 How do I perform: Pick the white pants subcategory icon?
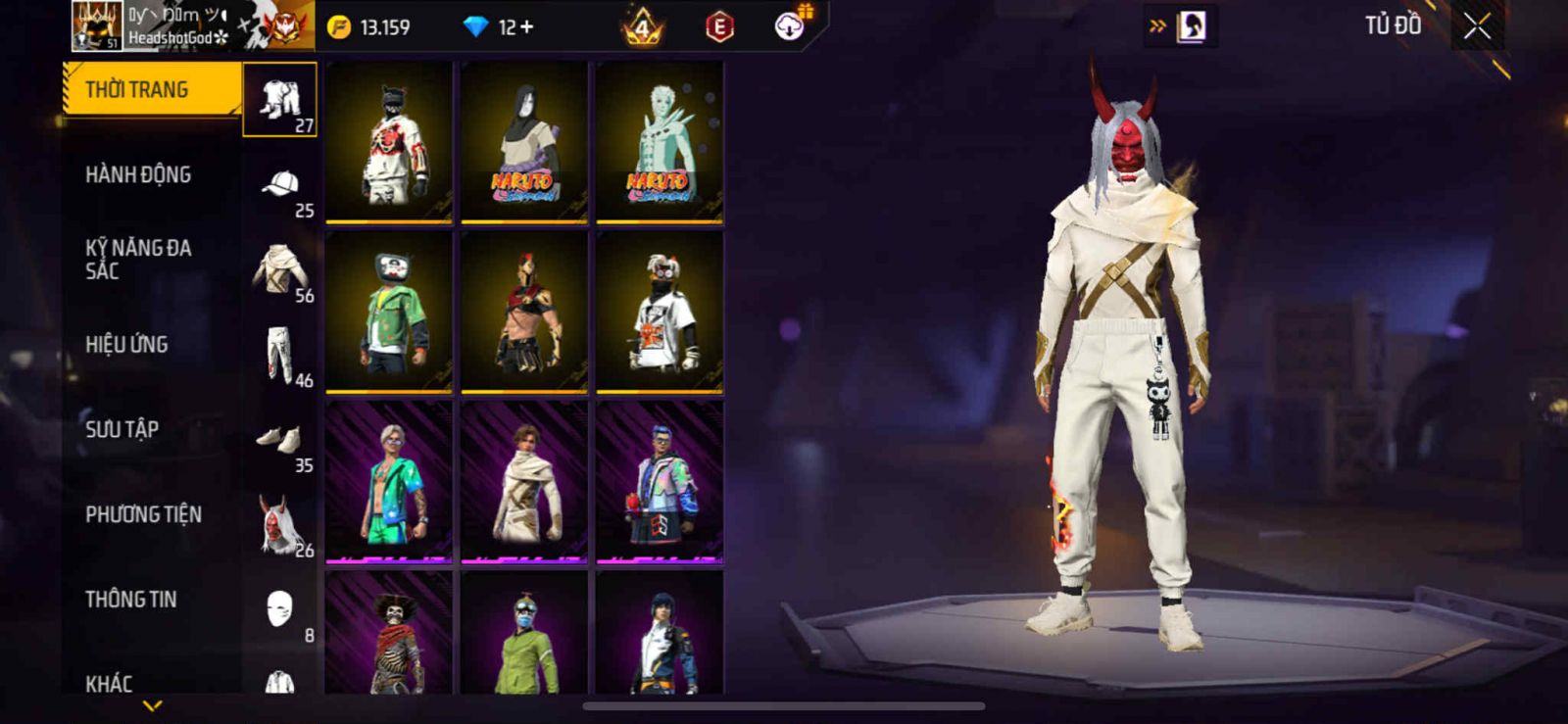pyautogui.click(x=280, y=356)
